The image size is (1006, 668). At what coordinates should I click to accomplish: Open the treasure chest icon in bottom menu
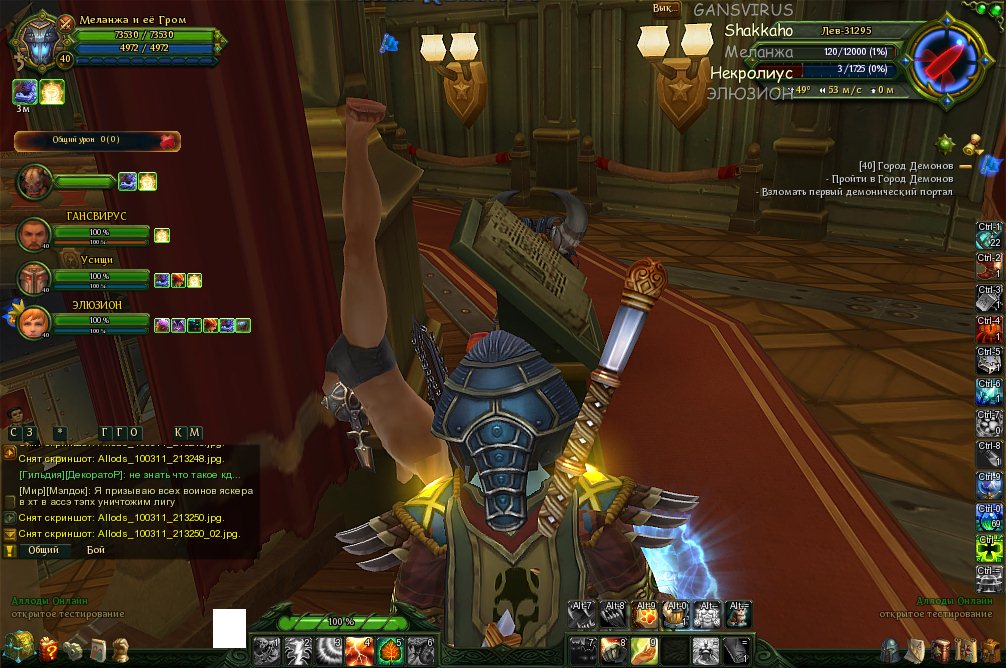[x=18, y=647]
